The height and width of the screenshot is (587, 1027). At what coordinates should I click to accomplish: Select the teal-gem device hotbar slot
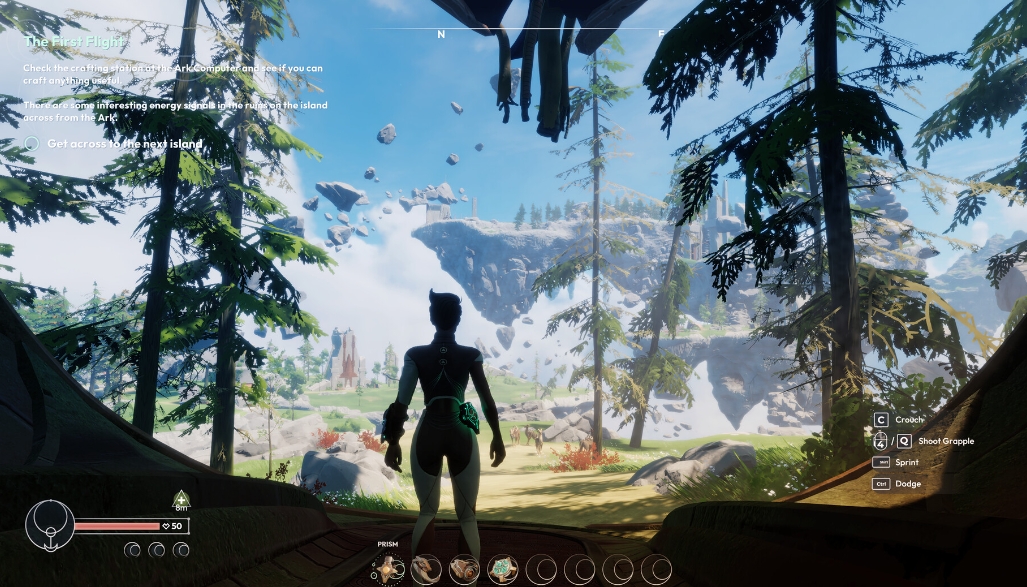click(x=502, y=569)
